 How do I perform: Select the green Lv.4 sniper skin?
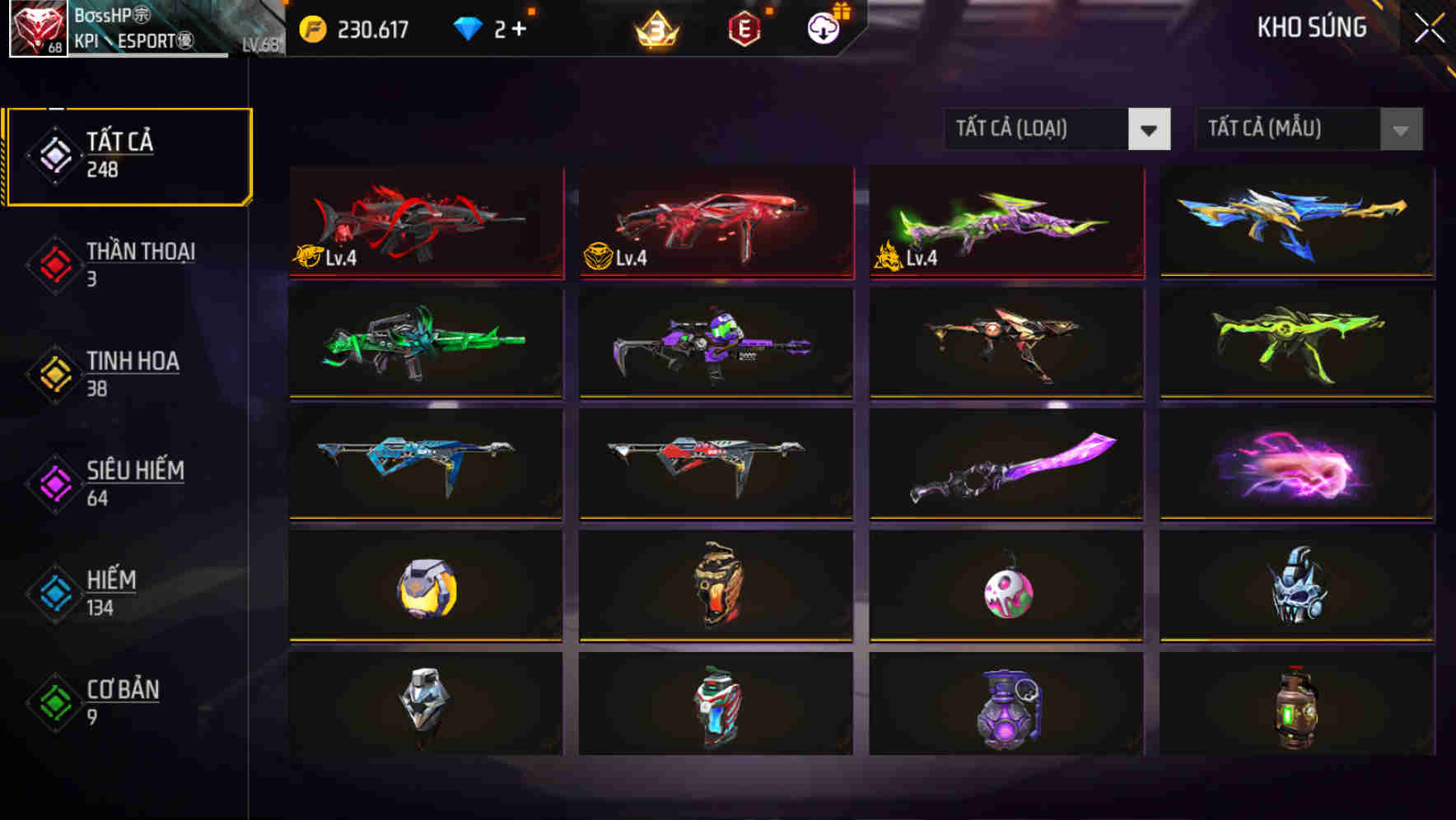(1005, 222)
